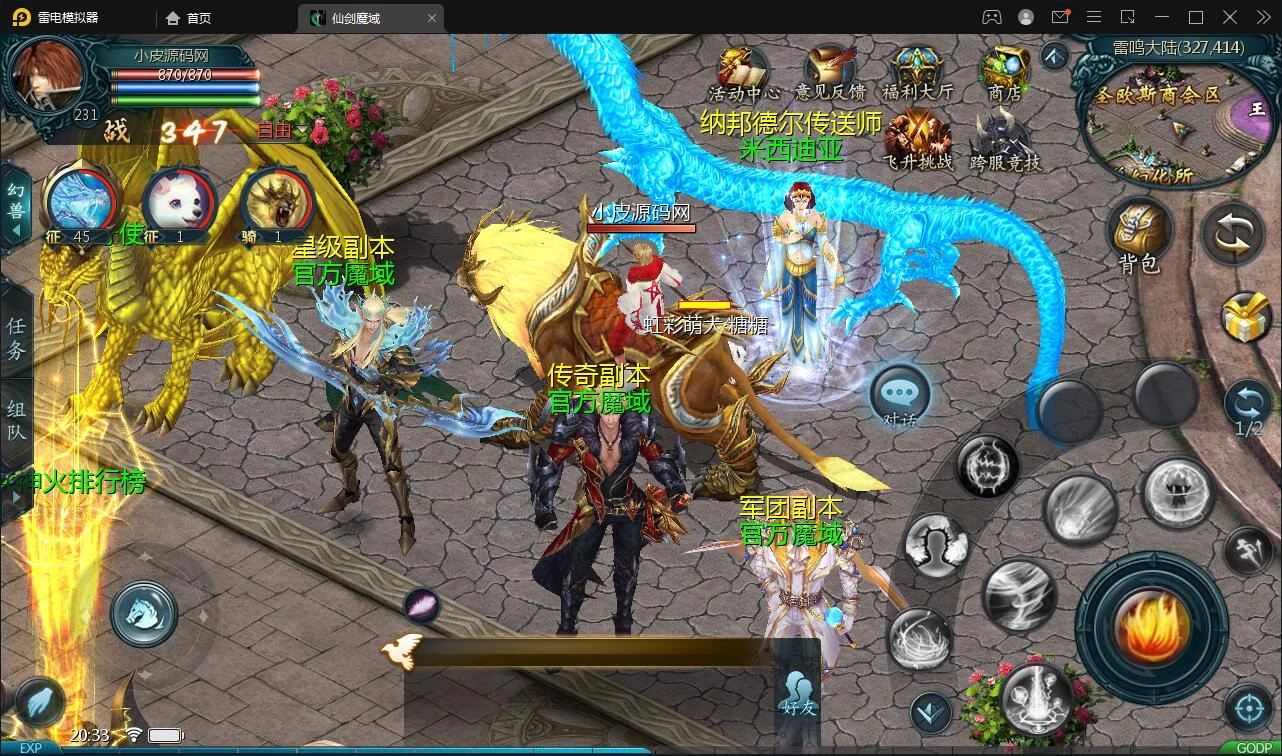The height and width of the screenshot is (756, 1282).
Task: Open the 商店 shop
Action: click(x=1004, y=71)
